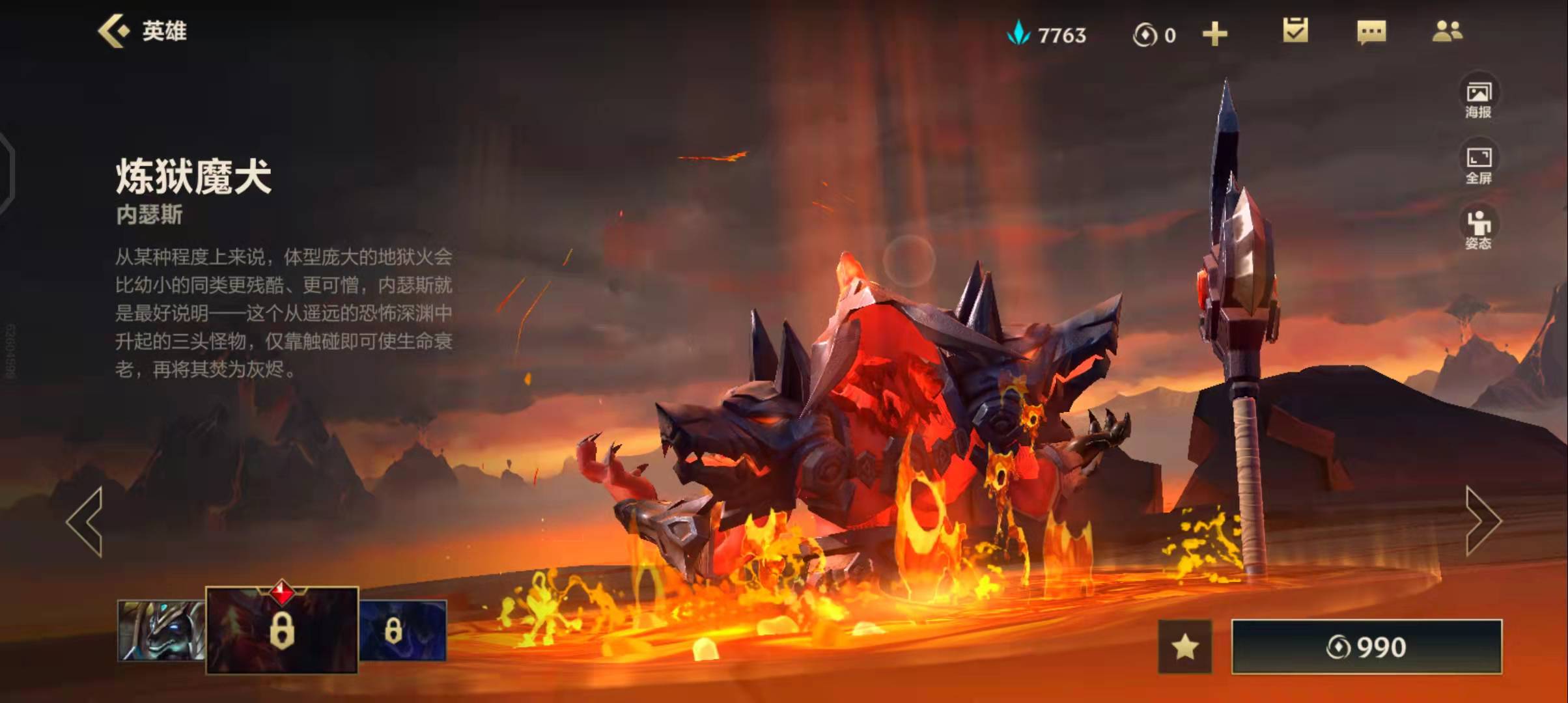Open the pose options (姿态)
Screen dimensions: 1568x703
click(1478, 230)
